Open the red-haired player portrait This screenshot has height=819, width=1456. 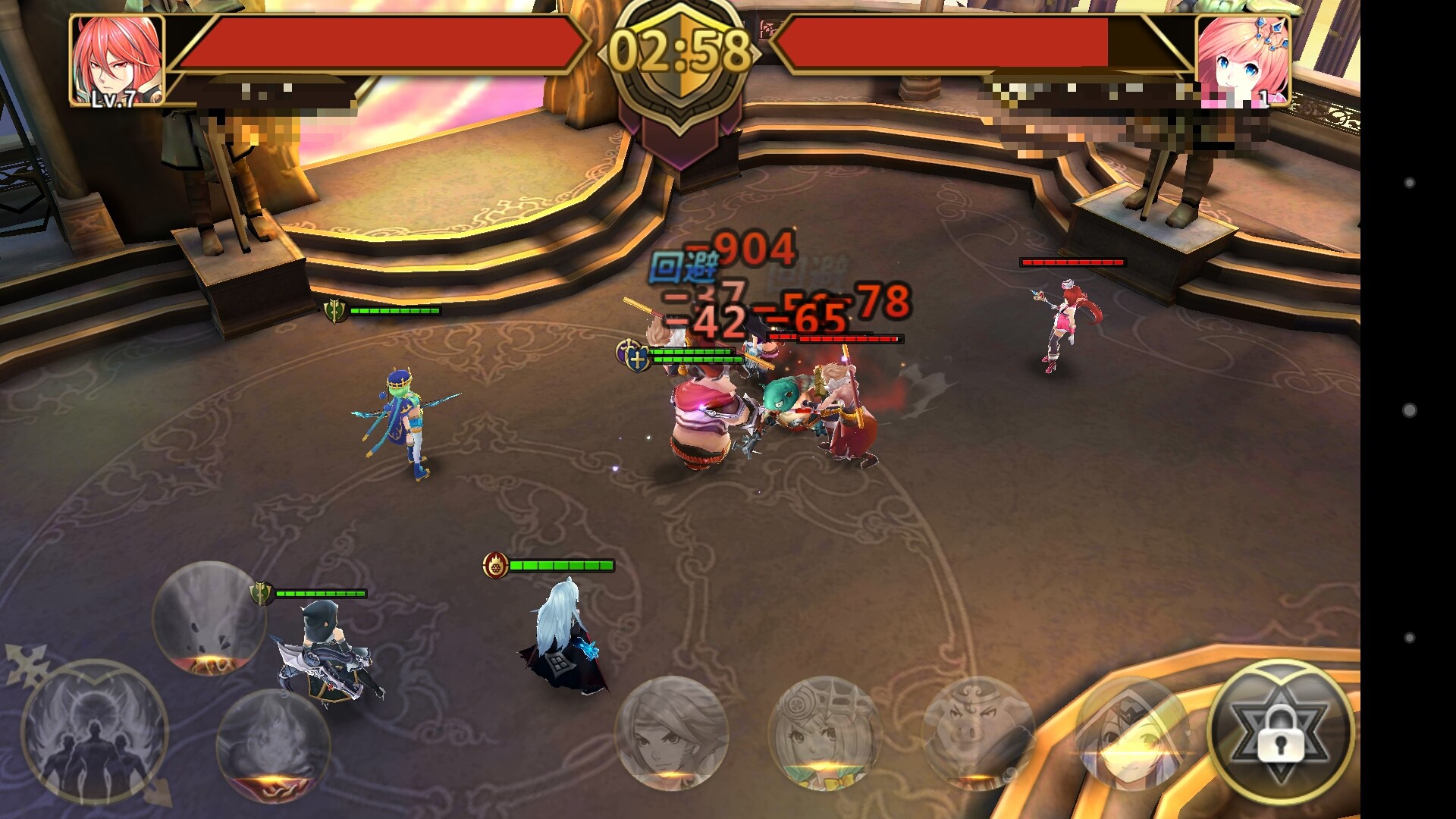[x=117, y=60]
